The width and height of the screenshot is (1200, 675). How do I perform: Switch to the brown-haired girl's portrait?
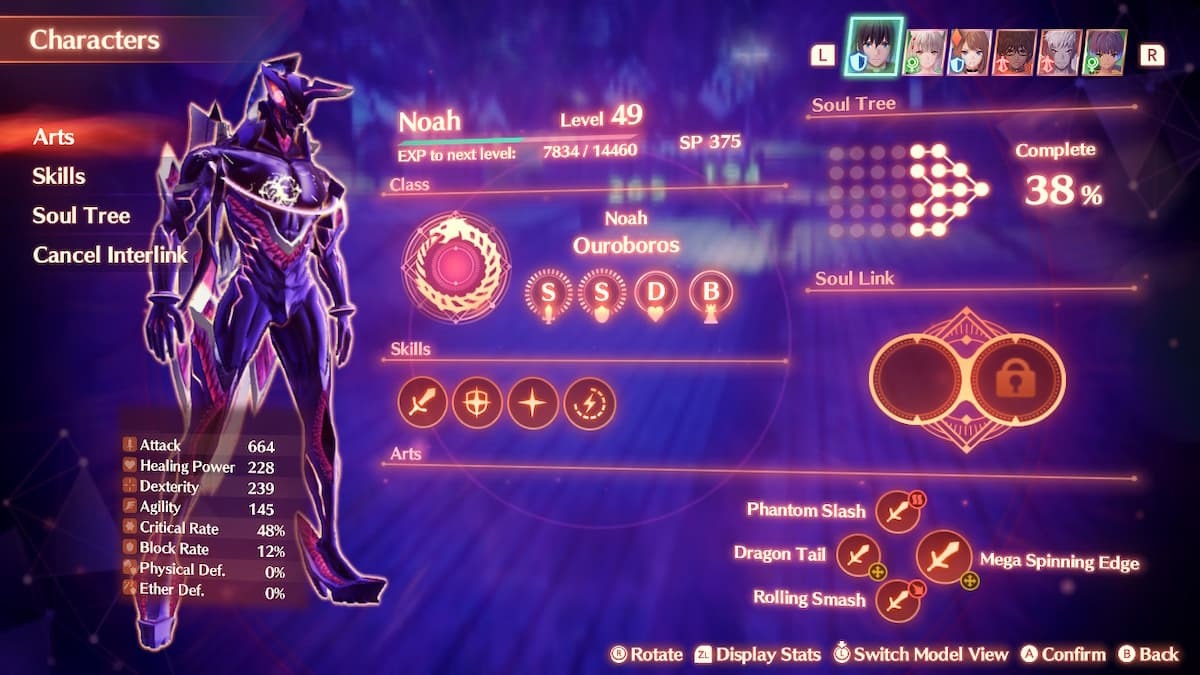[969, 52]
